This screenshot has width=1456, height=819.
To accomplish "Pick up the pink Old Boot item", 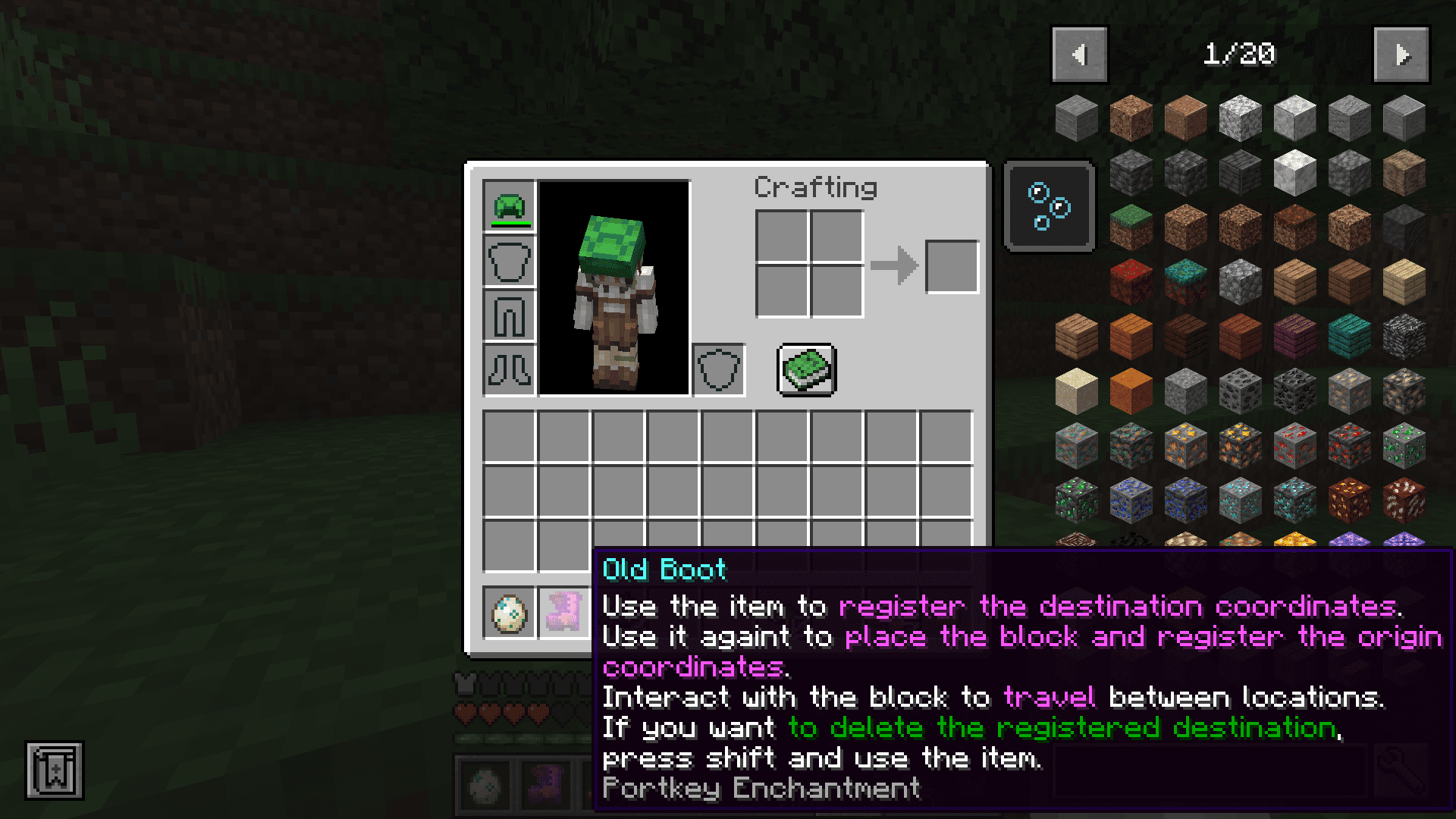I will tap(563, 613).
